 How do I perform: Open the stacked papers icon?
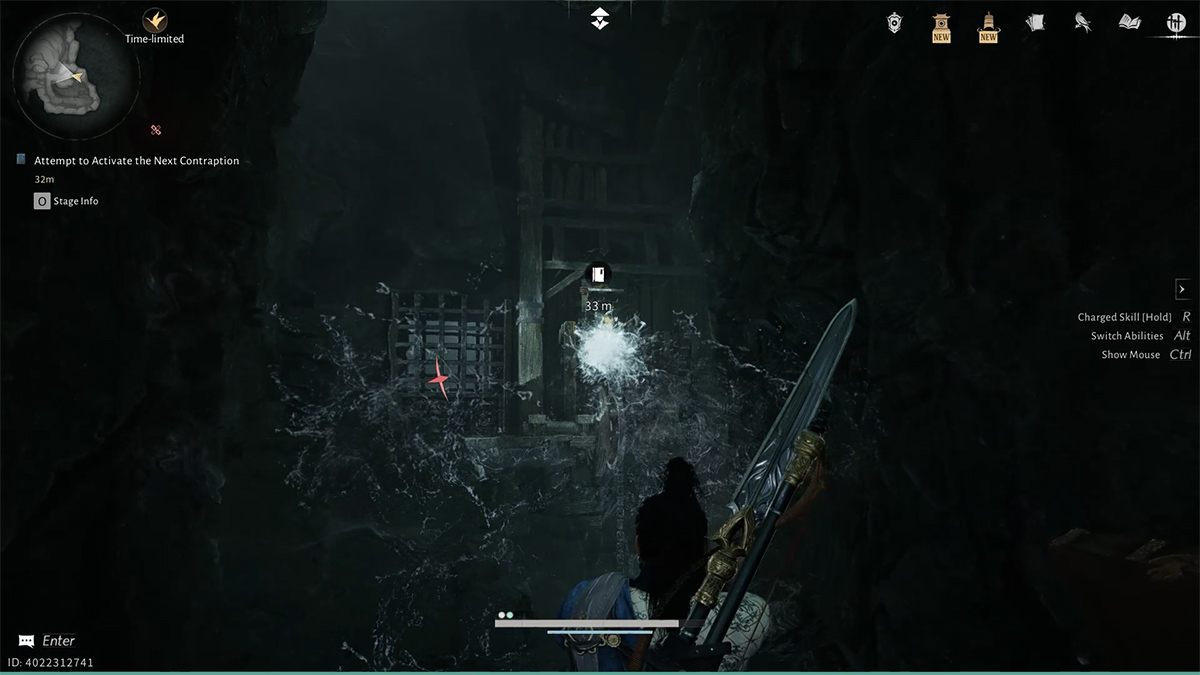click(1035, 22)
